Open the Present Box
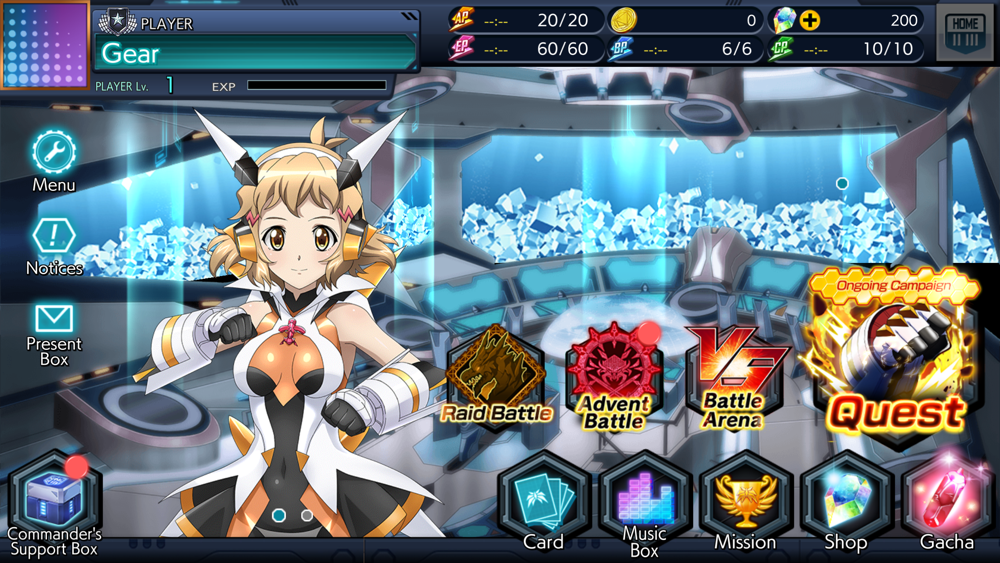Viewport: 1000px width, 563px height. (53, 320)
